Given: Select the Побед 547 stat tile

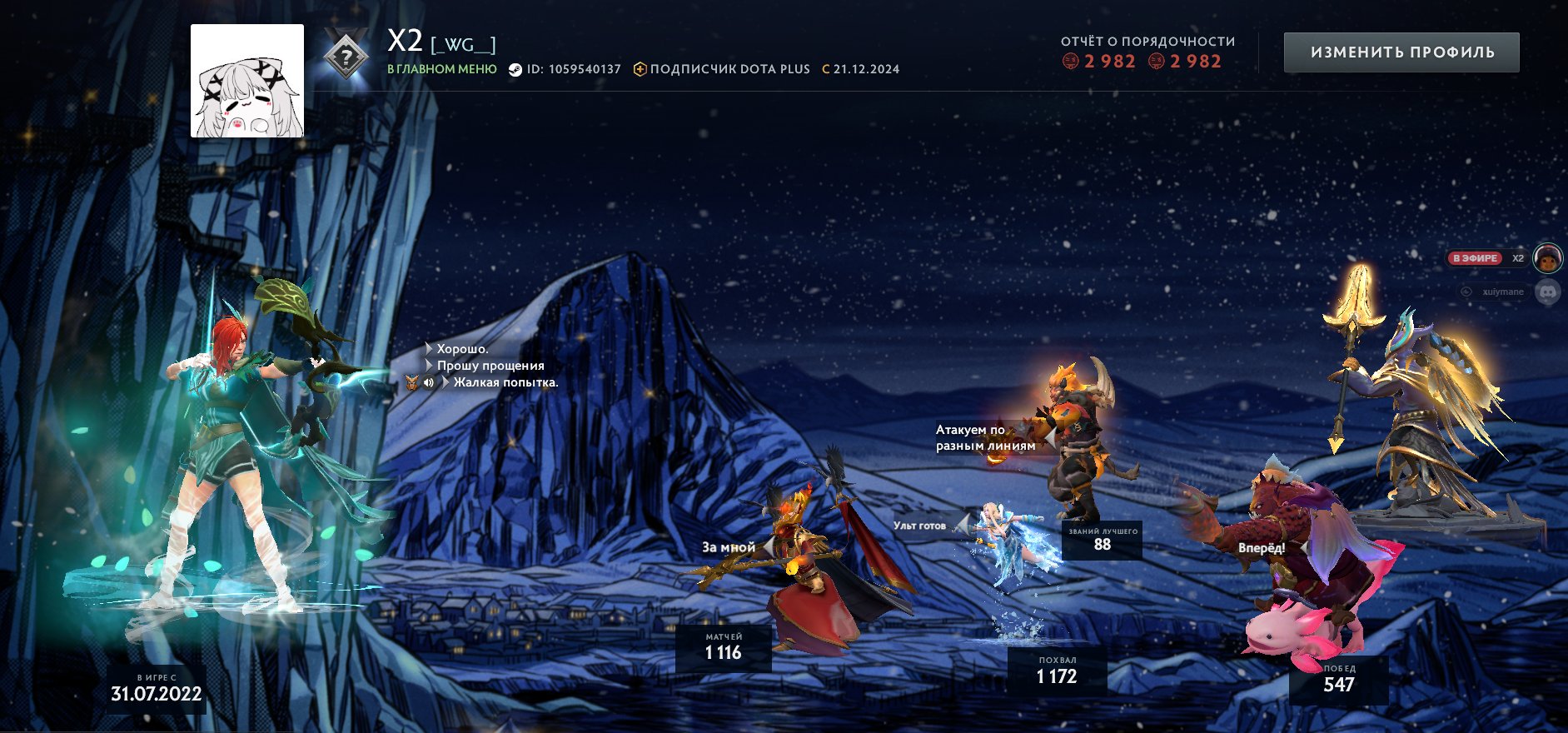Looking at the screenshot, I should click(x=1338, y=680).
